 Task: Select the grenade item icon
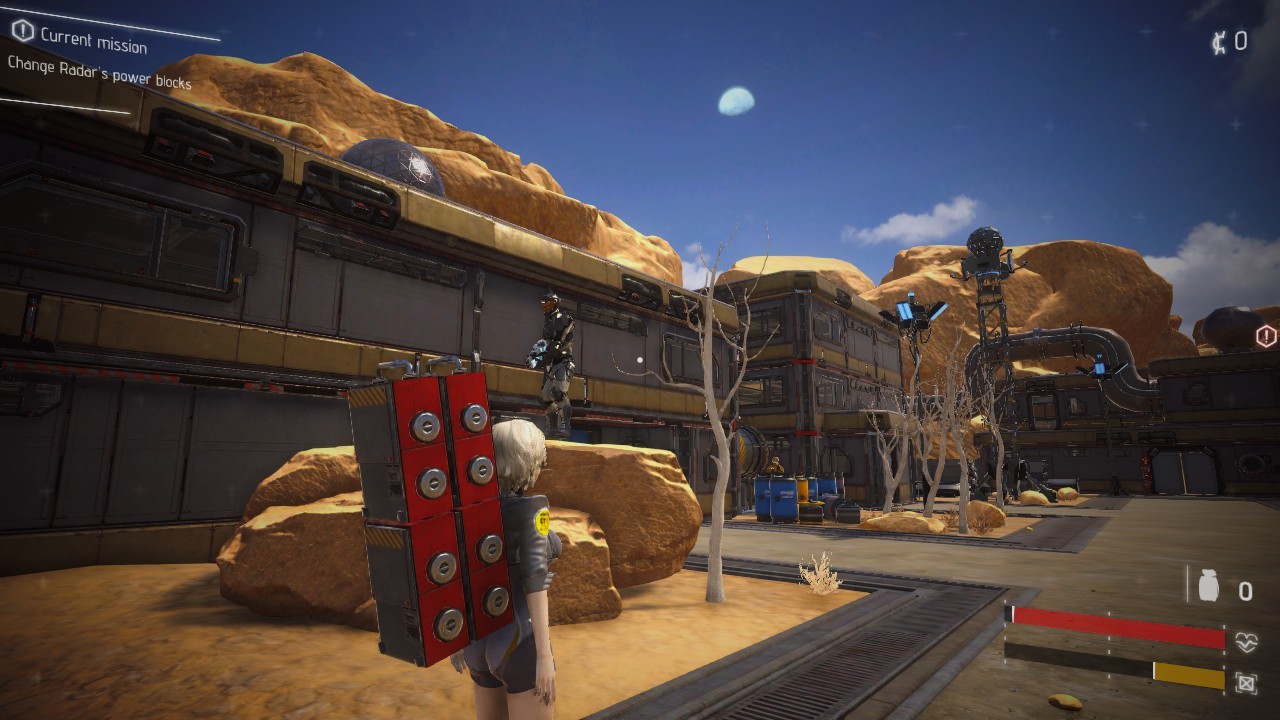click(1209, 588)
